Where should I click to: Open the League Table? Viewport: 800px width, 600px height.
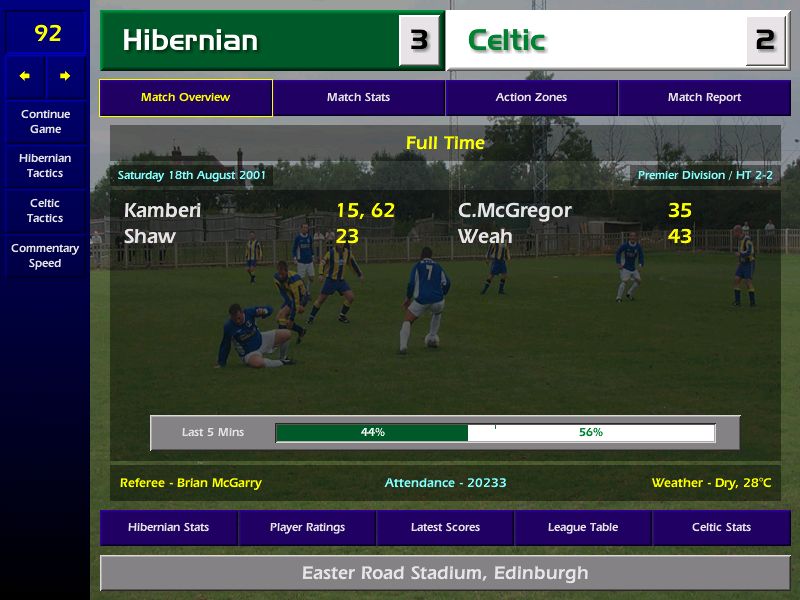click(583, 527)
